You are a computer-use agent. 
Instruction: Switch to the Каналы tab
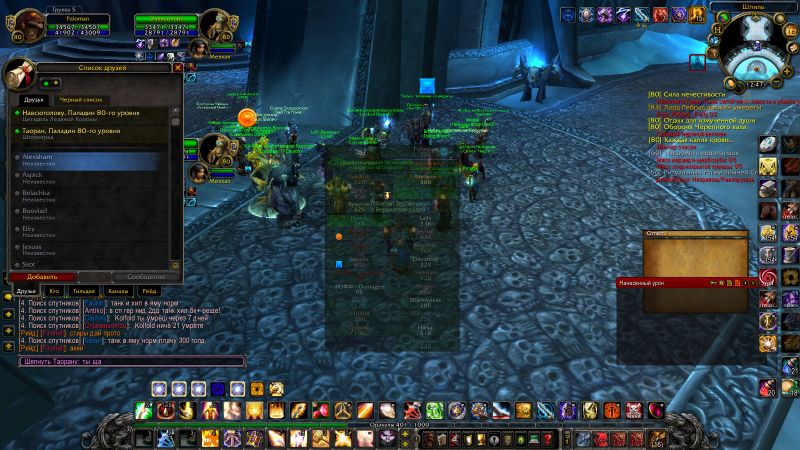click(117, 290)
